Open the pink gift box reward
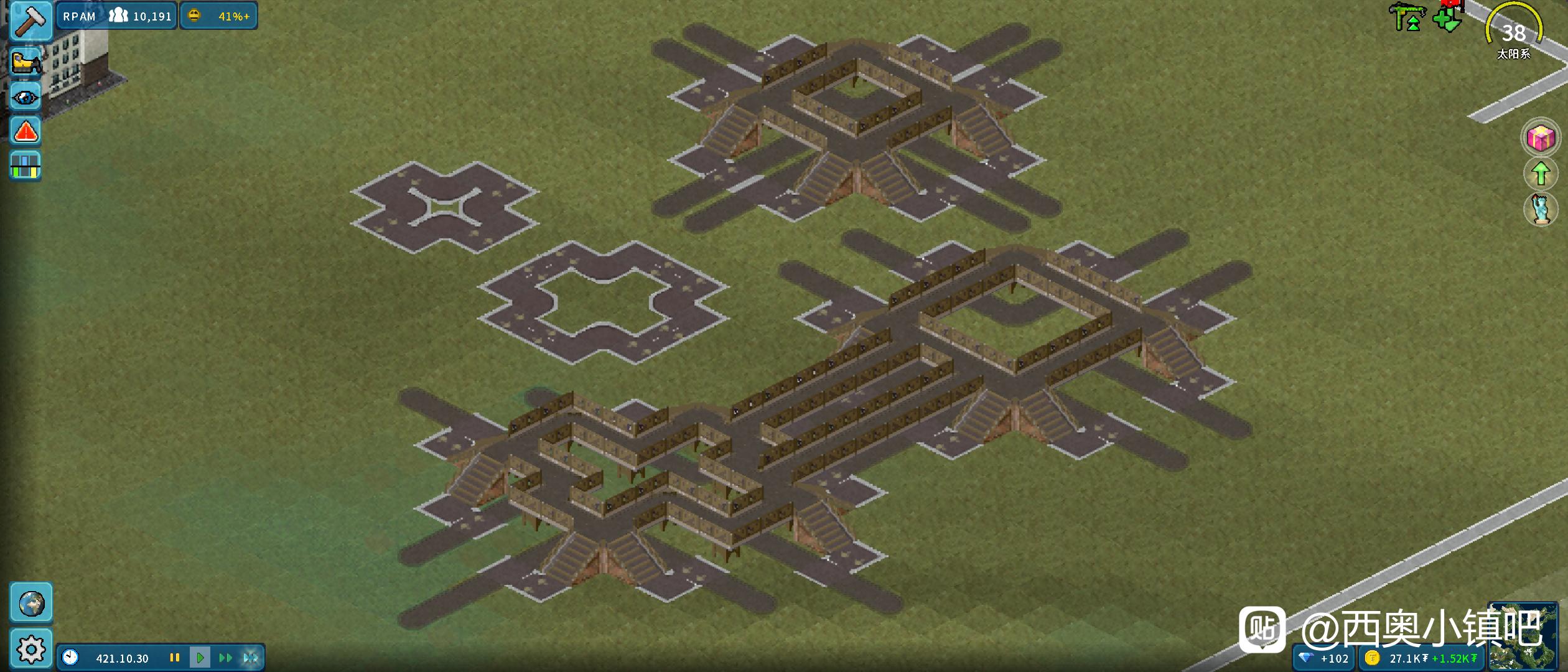Image resolution: width=1568 pixels, height=672 pixels. pos(1541,138)
